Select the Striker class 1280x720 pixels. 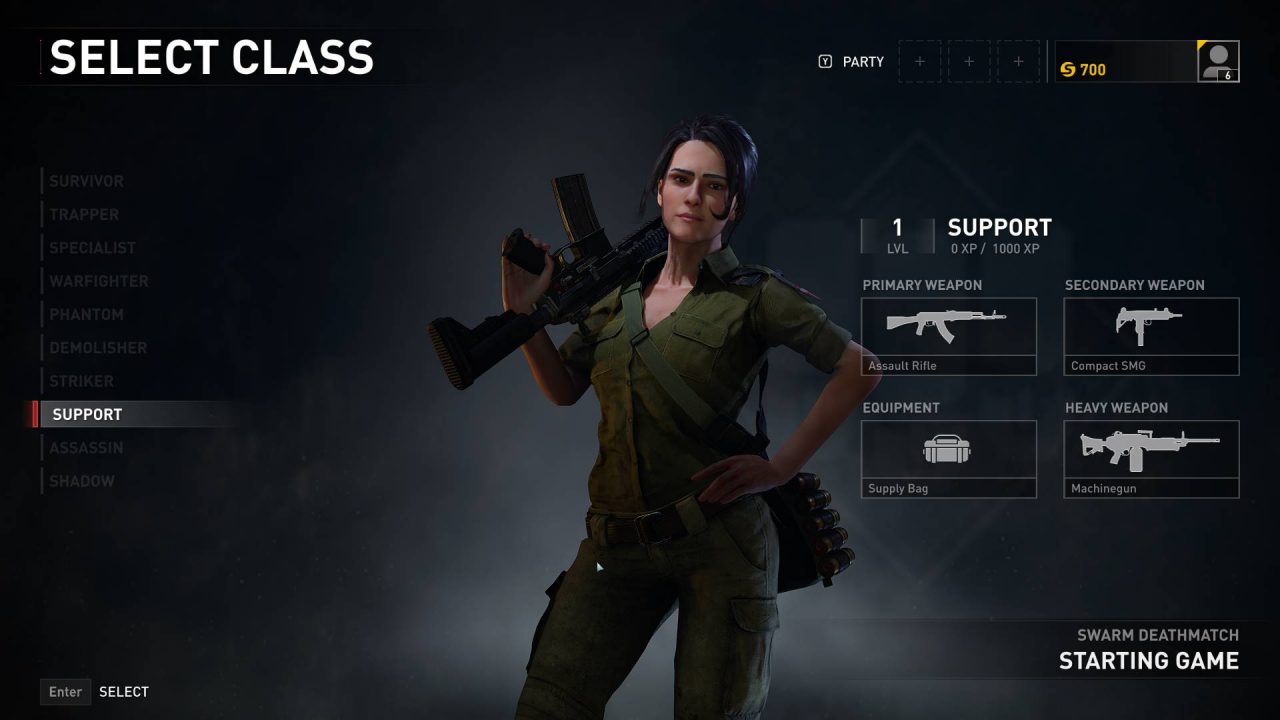pos(81,381)
